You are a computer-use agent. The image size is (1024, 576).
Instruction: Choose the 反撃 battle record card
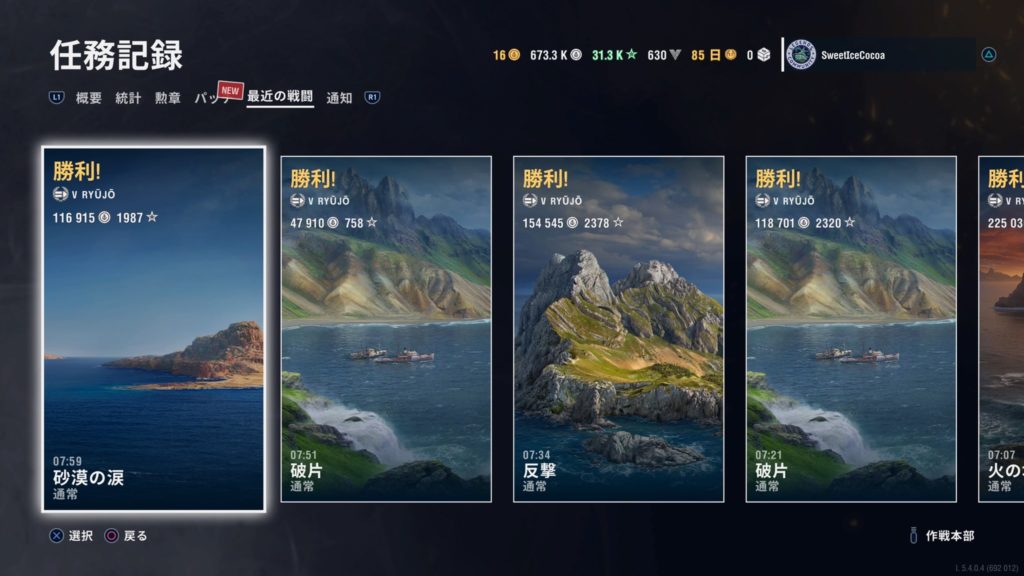click(x=618, y=329)
